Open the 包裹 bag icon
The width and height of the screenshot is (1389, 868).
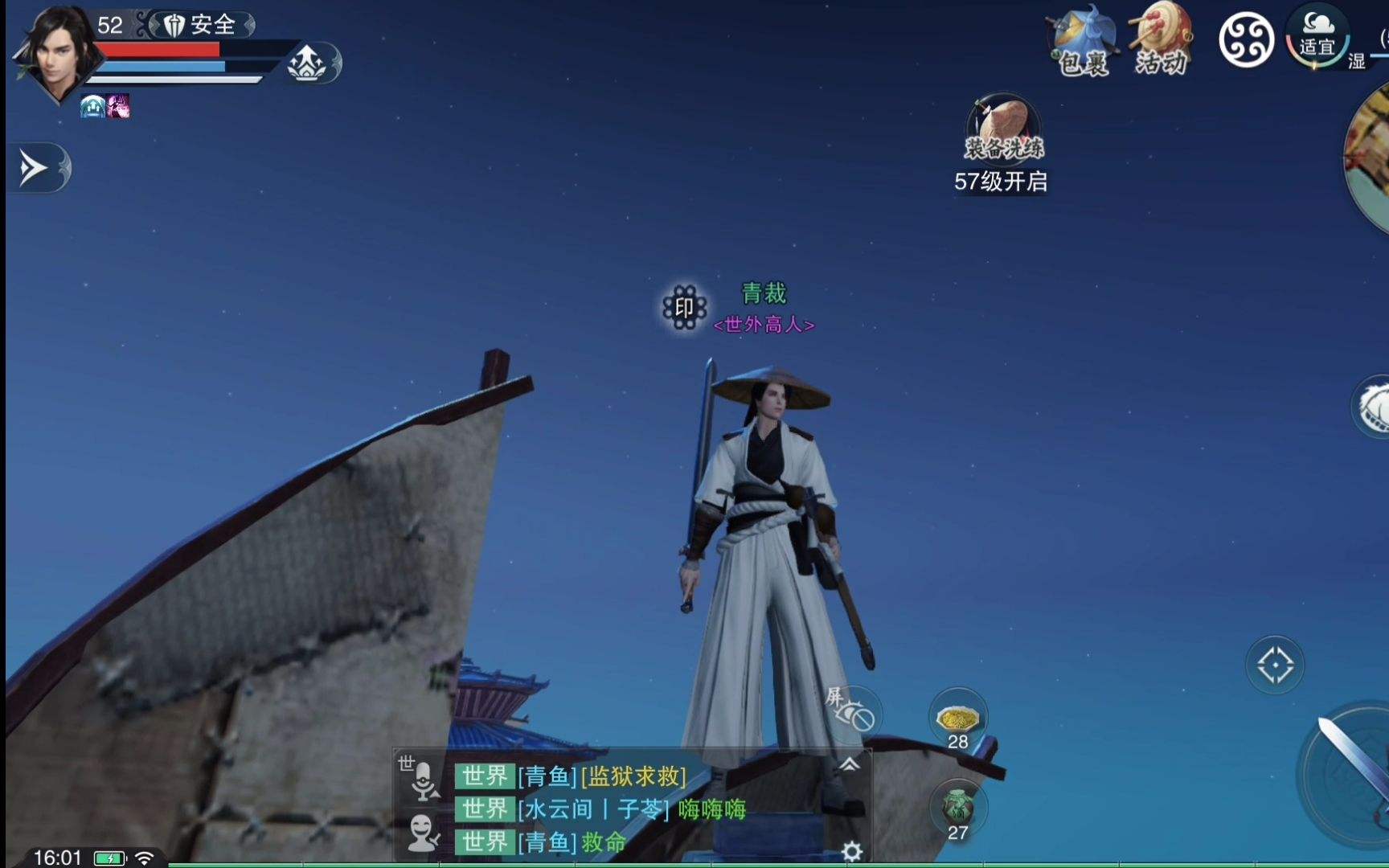(x=1084, y=42)
